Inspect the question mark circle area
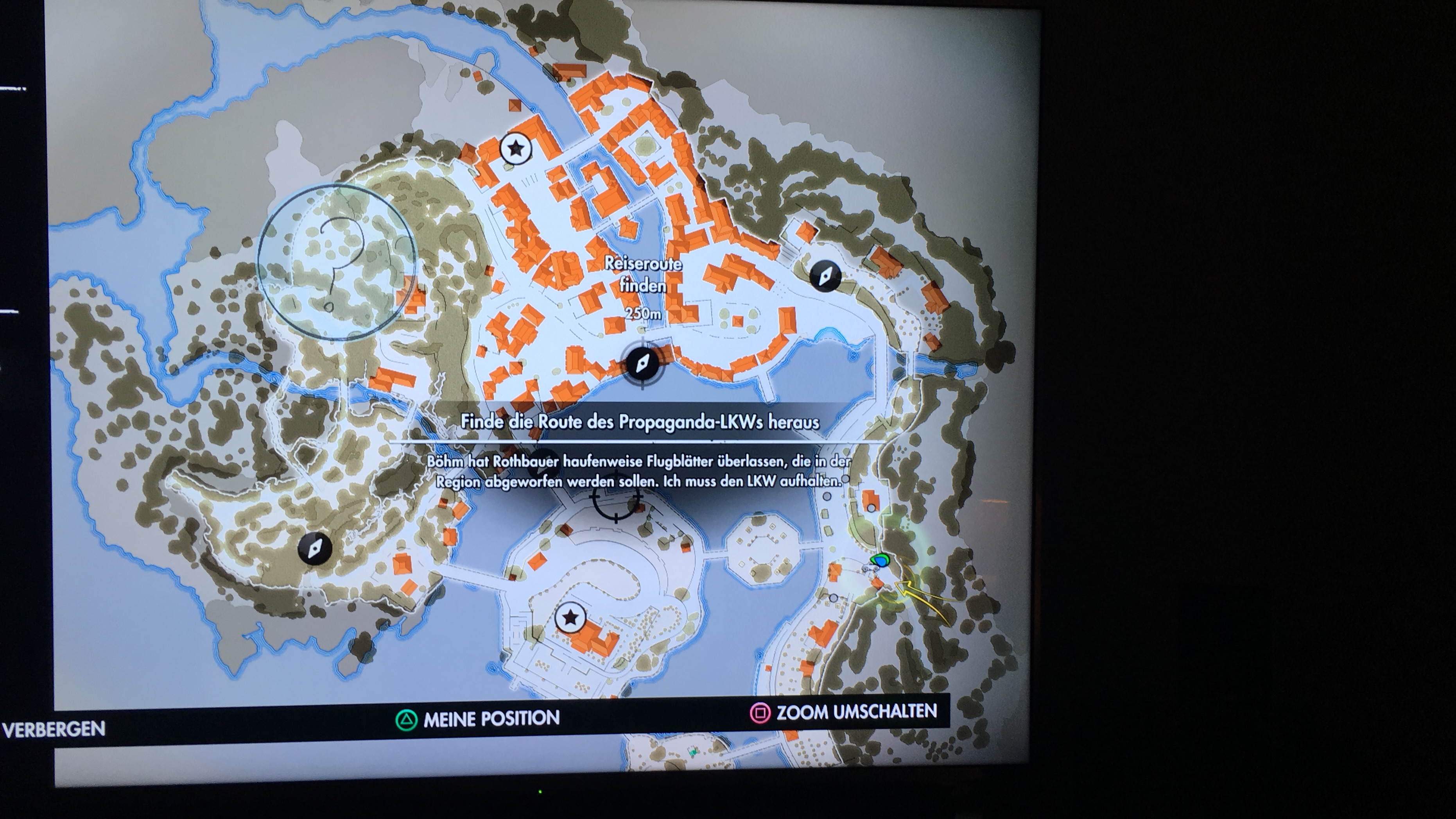Viewport: 1456px width, 819px height. (x=337, y=262)
